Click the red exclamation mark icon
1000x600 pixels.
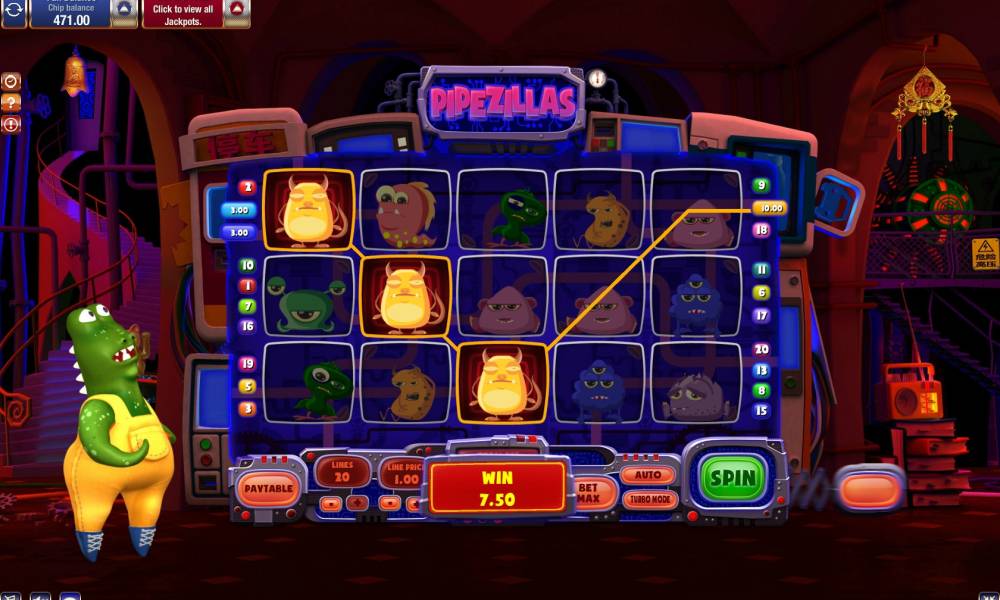11,125
